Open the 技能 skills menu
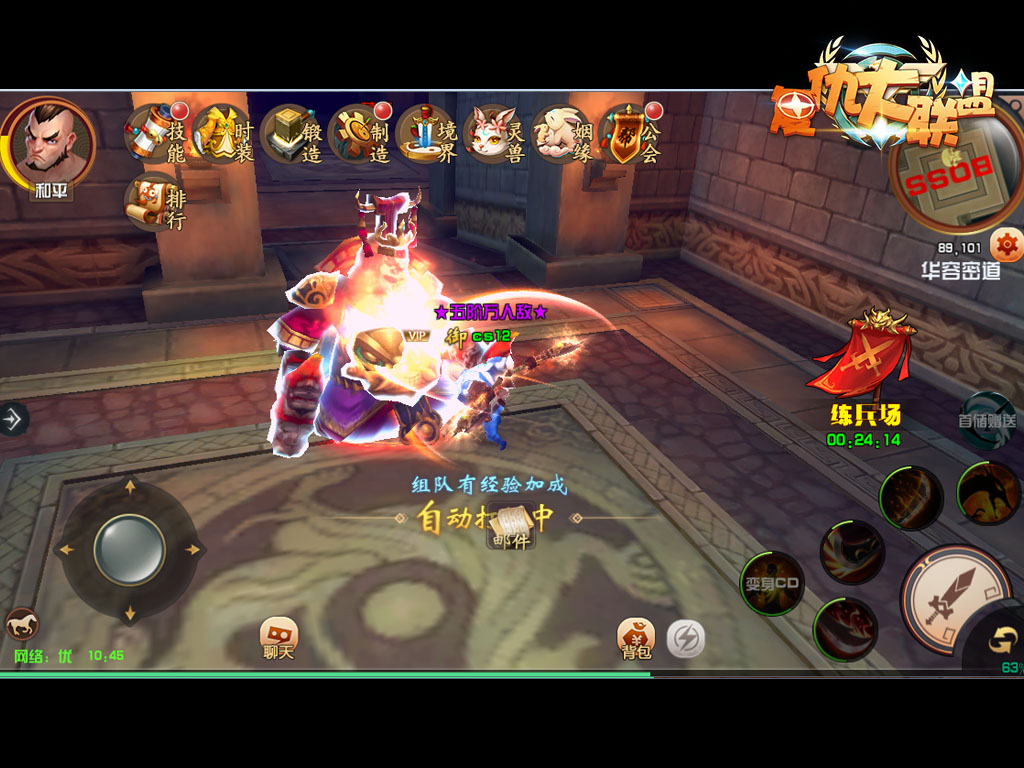The image size is (1024, 768). tap(157, 135)
